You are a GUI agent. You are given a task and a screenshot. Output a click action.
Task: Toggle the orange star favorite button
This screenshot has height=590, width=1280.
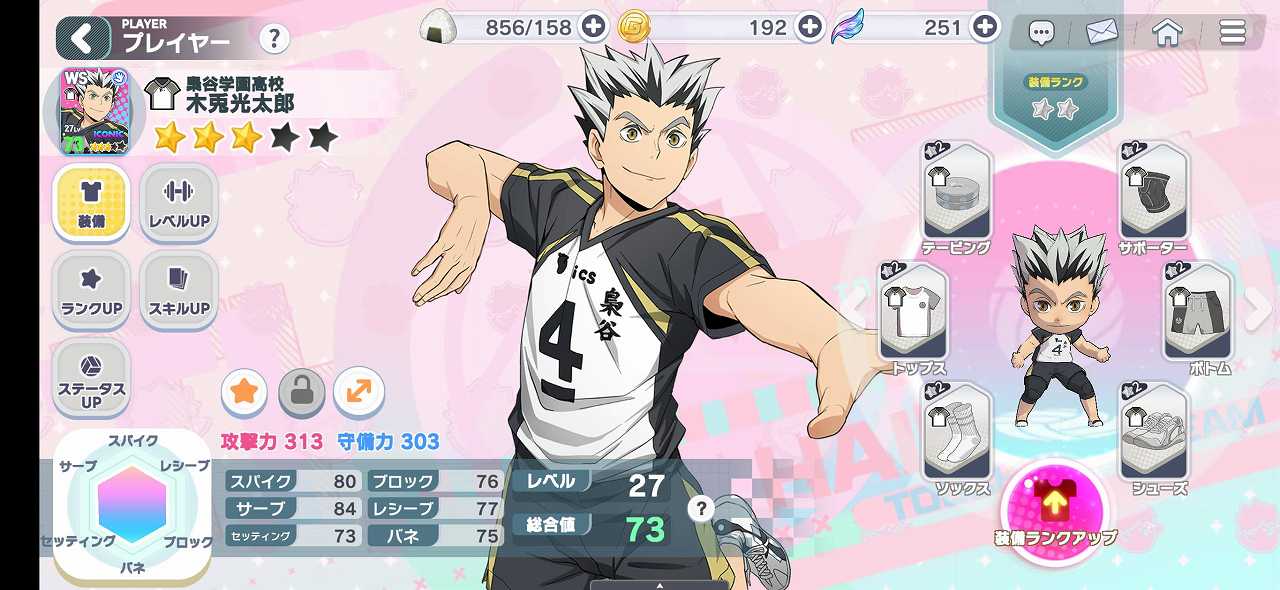[243, 392]
